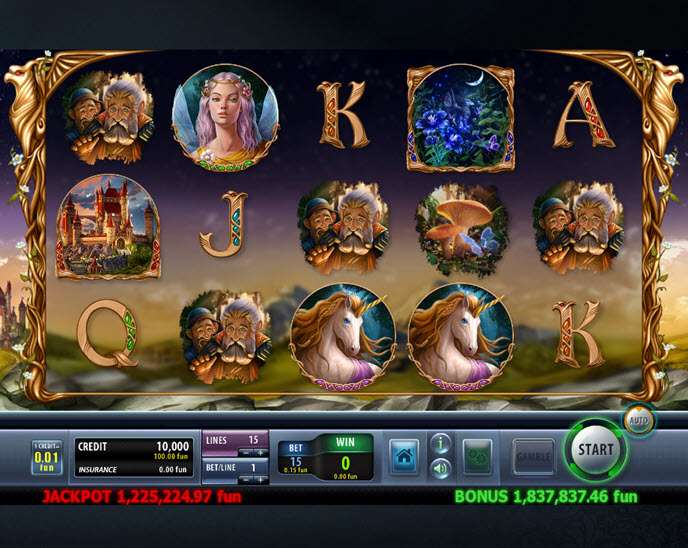Increase the number of LINES
Viewport: 688px width, 548px height.
(258, 452)
